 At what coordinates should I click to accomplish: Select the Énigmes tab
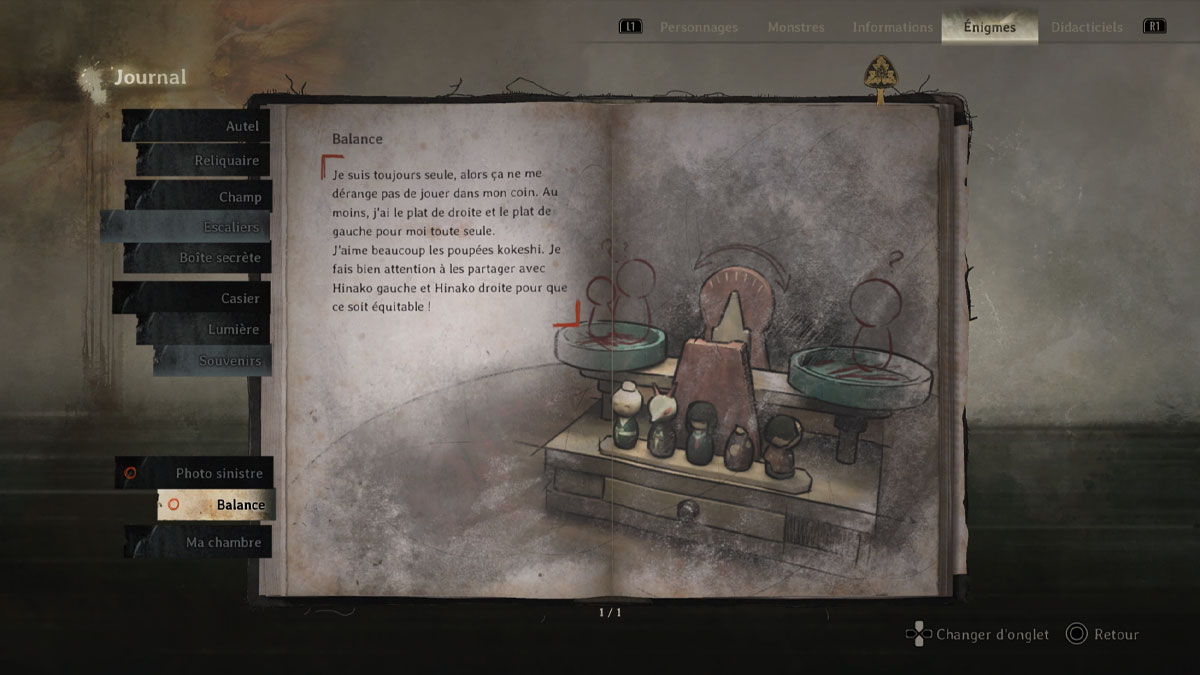click(989, 27)
